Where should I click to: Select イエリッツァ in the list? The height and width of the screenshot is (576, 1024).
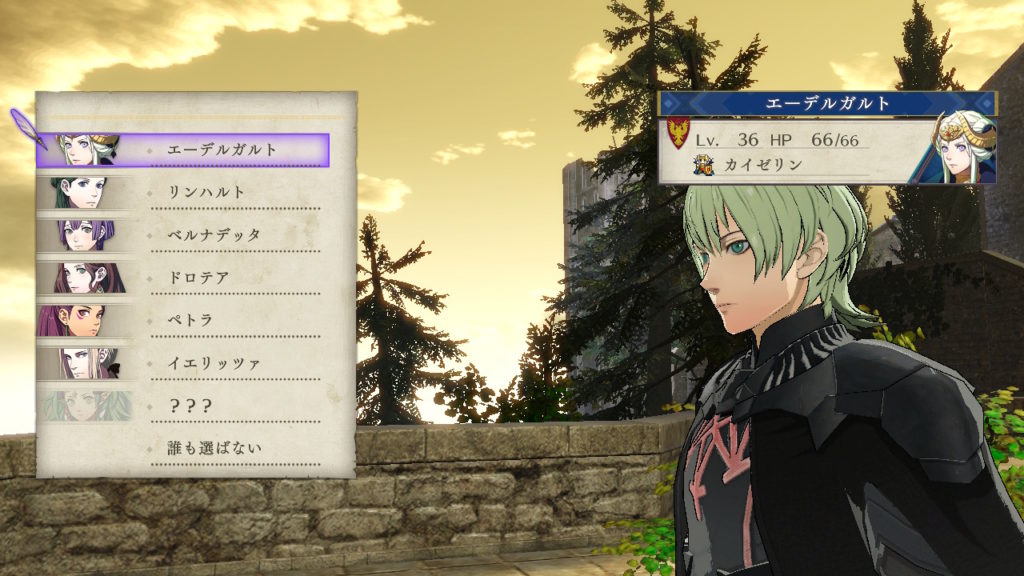(213, 363)
